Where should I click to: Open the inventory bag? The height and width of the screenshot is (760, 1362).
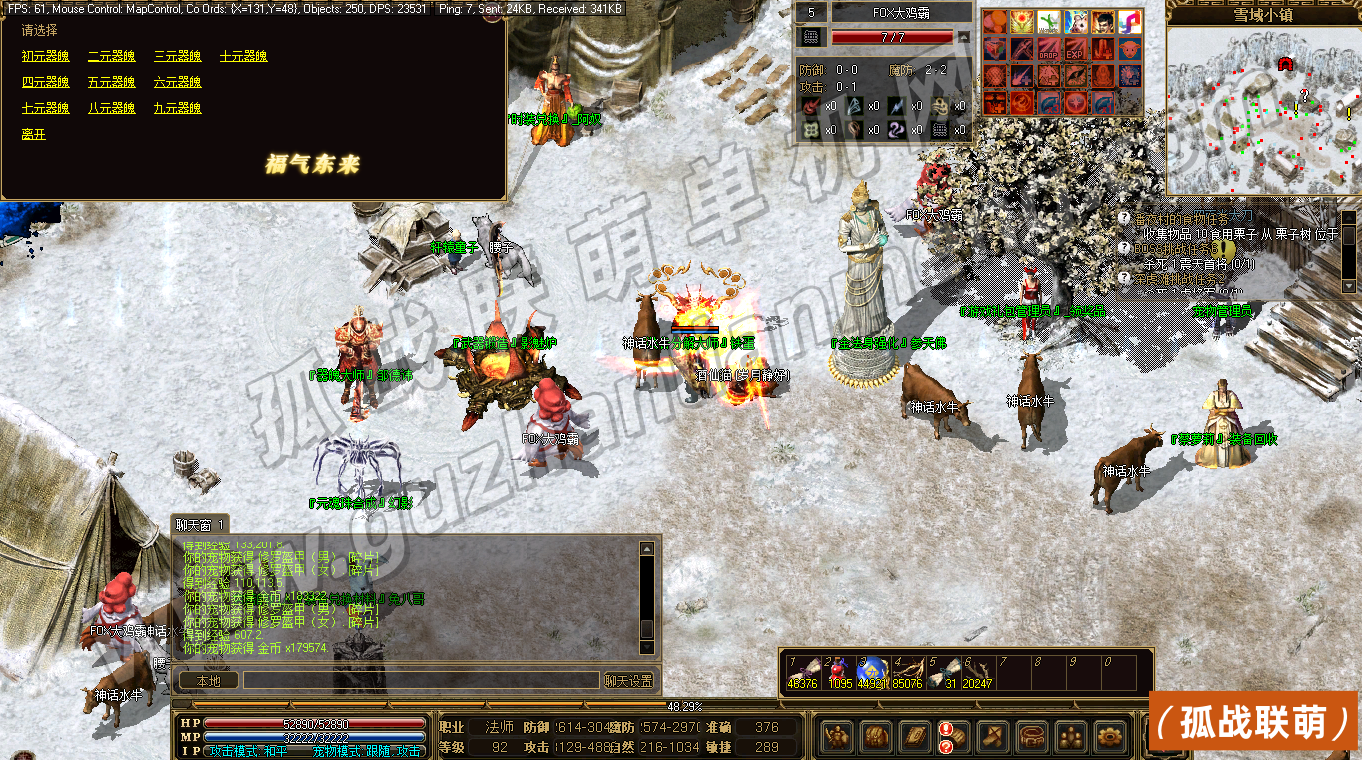[876, 737]
